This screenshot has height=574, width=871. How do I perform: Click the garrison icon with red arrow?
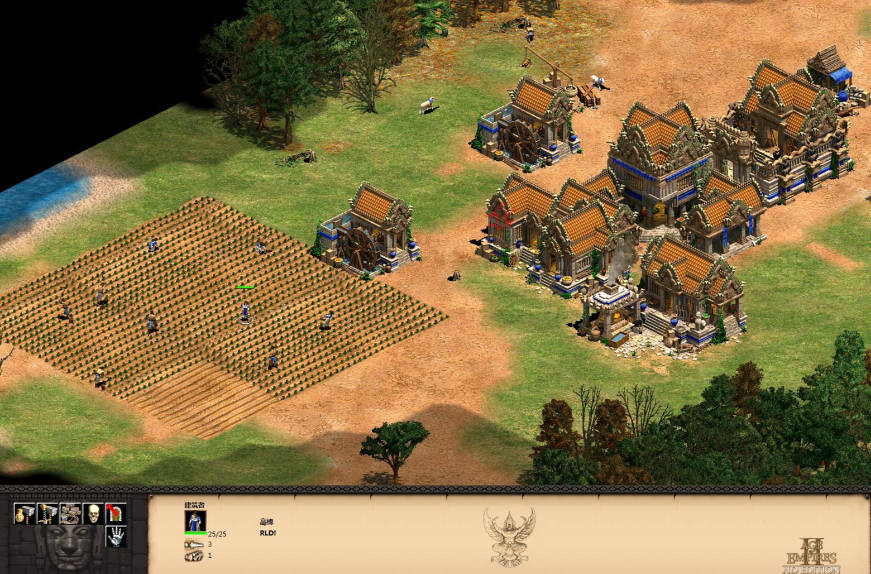[116, 514]
